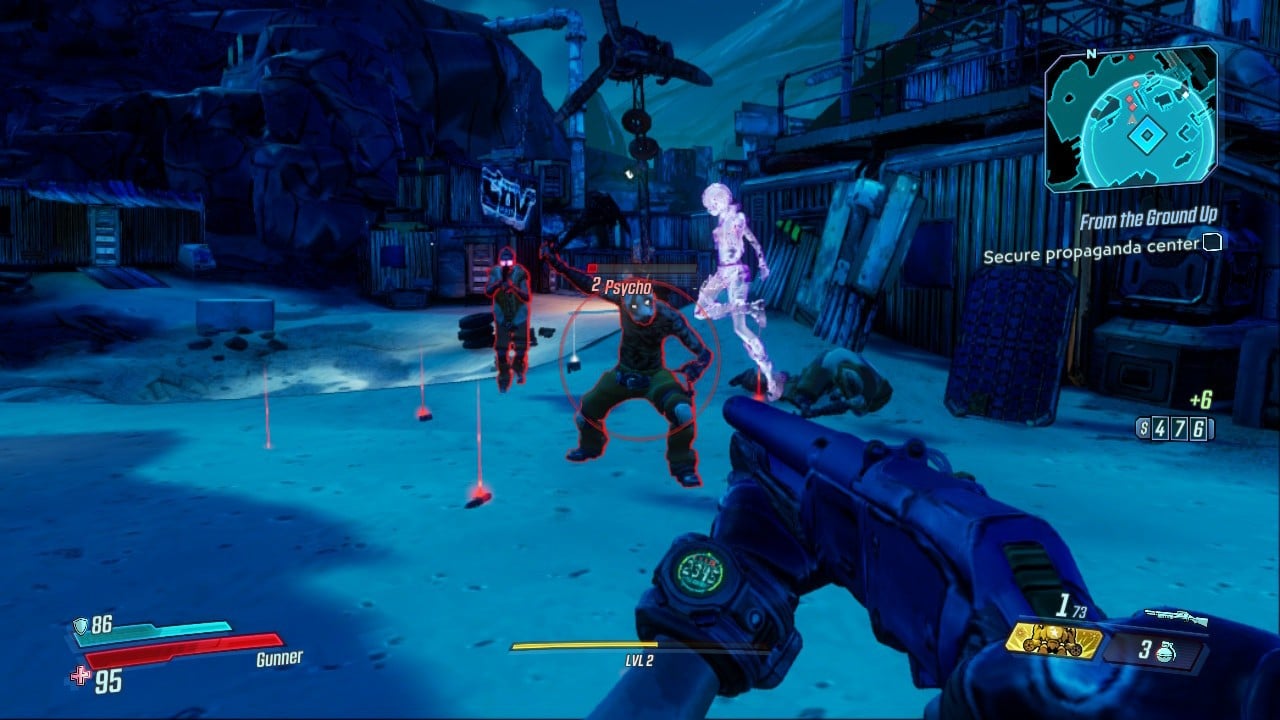Select the grenade count slot
Image resolution: width=1280 pixels, height=720 pixels.
coord(1153,650)
